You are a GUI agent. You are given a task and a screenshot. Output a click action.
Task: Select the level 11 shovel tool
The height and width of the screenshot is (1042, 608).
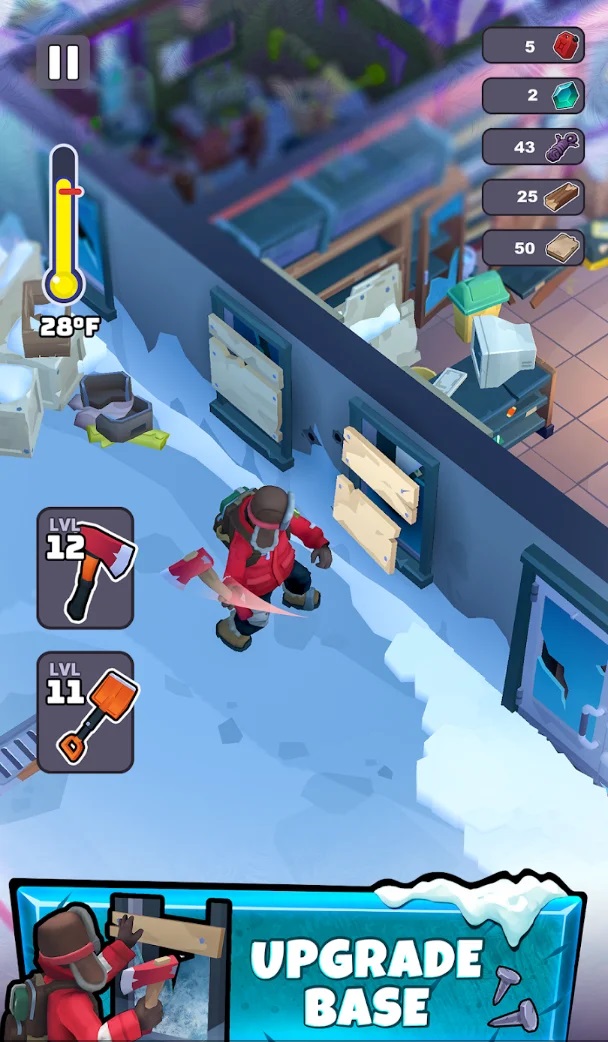click(85, 711)
